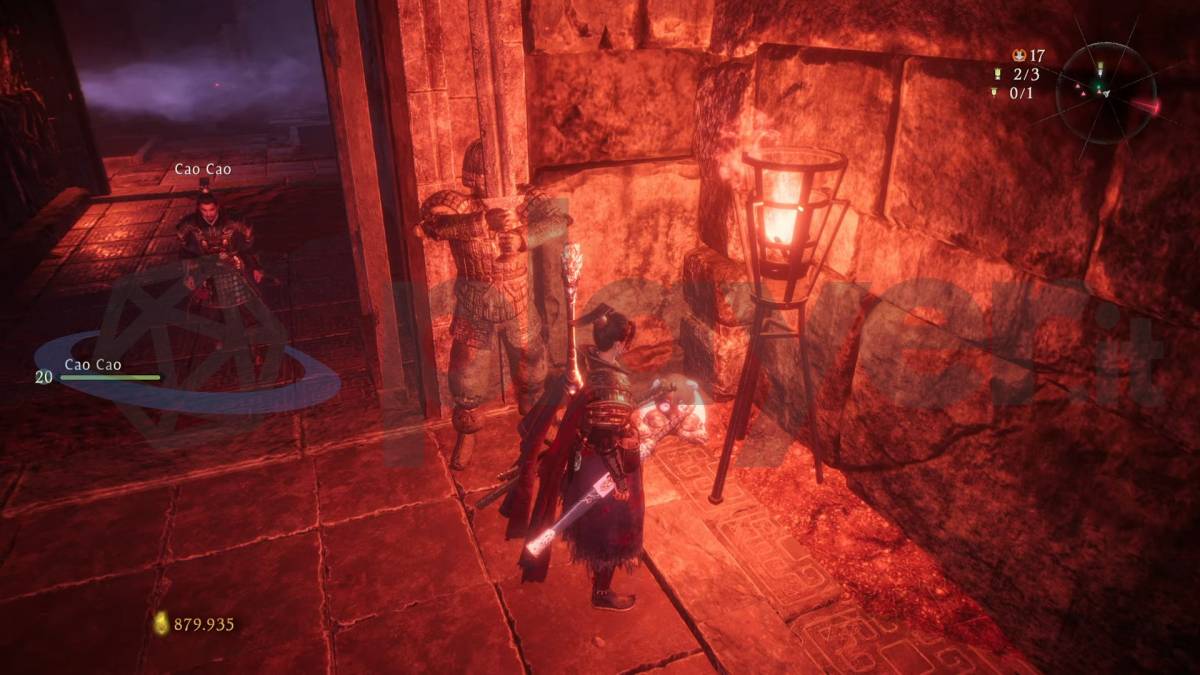Select the Cao Cao ally status panel

97,371
